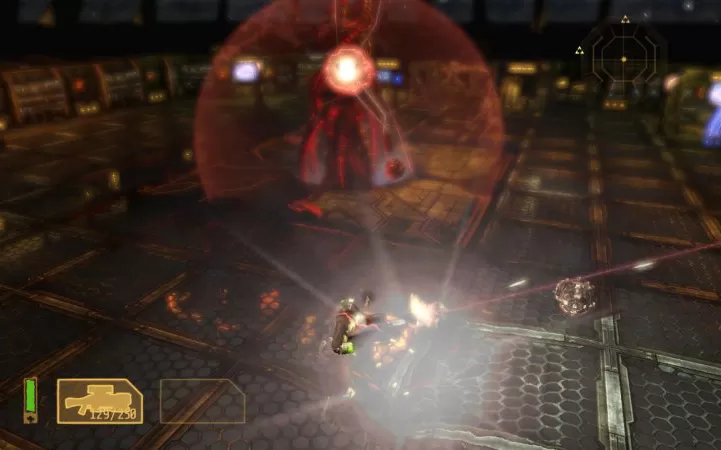The image size is (721, 450).
Task: Click the empty secondary weapon slot
Action: tap(202, 401)
